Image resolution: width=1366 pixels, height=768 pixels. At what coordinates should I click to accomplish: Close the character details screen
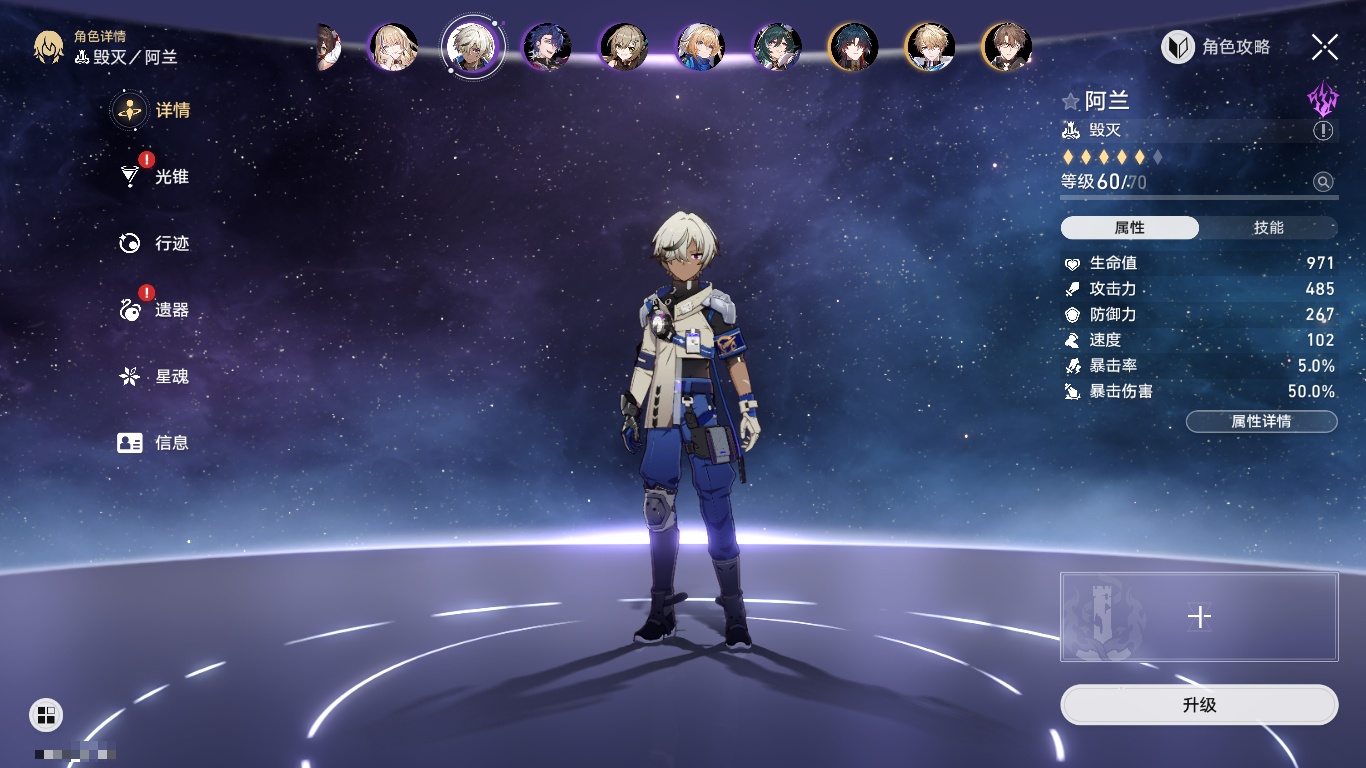tap(1324, 47)
